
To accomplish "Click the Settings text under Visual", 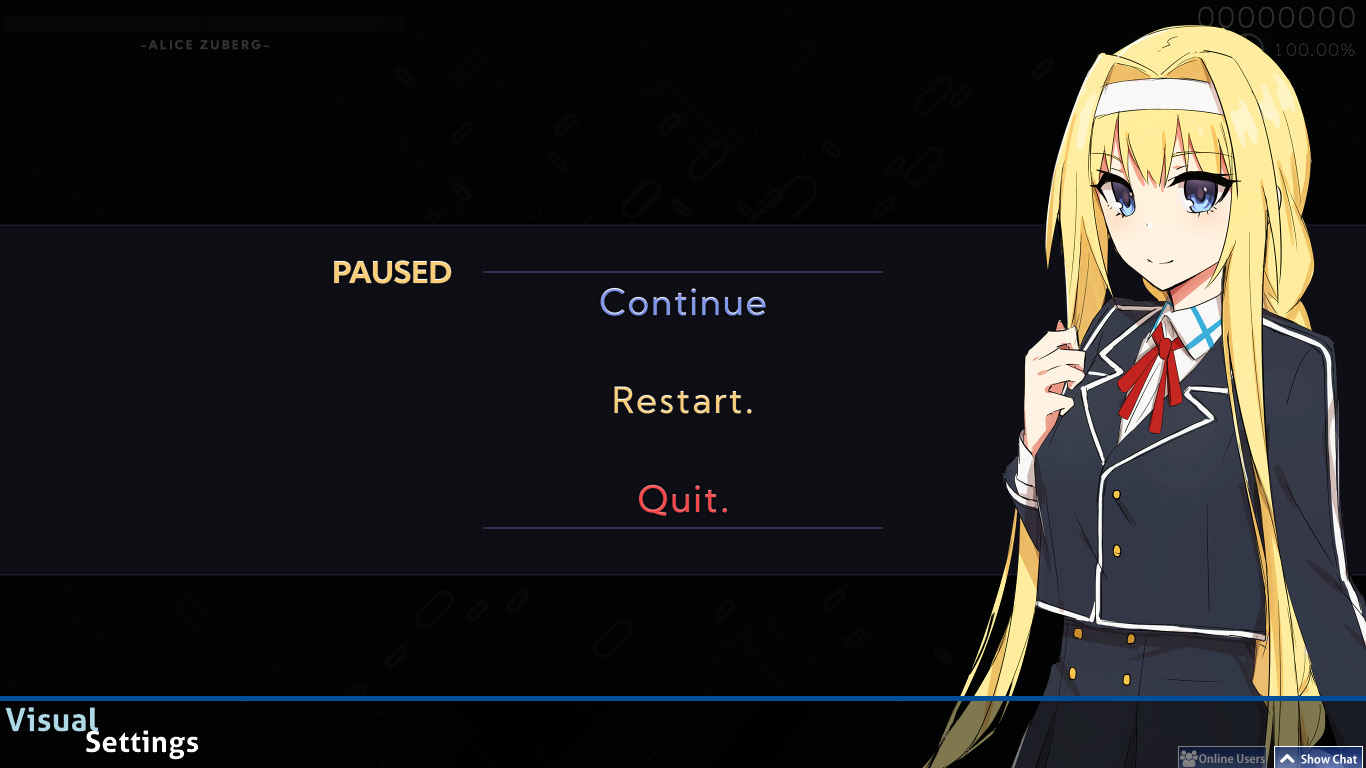I will tap(141, 743).
